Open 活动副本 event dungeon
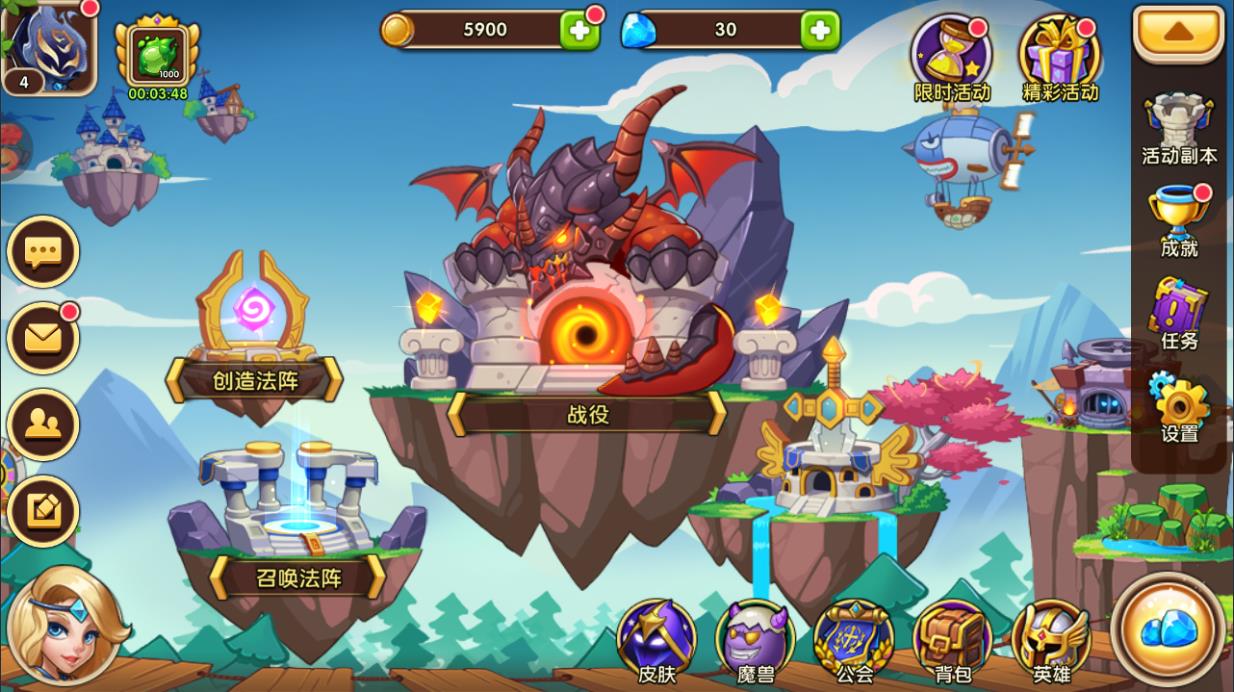Image resolution: width=1234 pixels, height=692 pixels. coord(1179,129)
